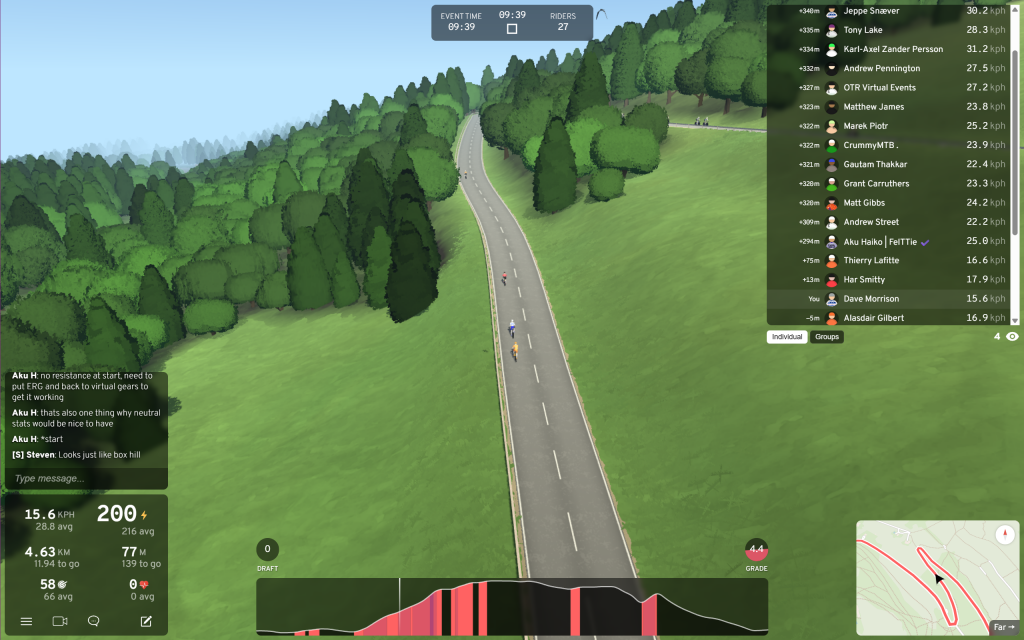1024x640 pixels.
Task: Type in the chat message field
Action: click(85, 478)
